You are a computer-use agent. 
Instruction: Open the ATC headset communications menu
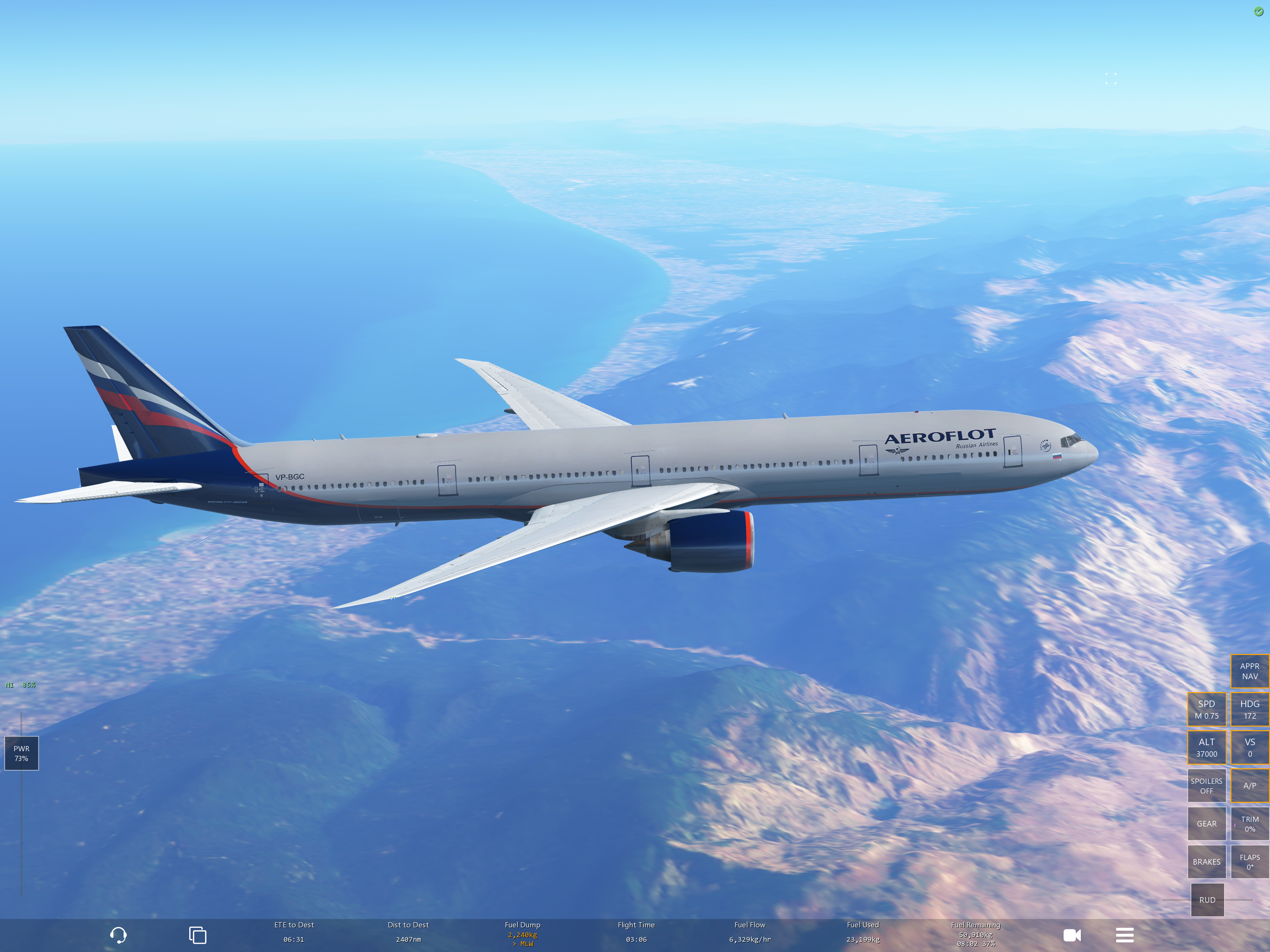point(118,935)
